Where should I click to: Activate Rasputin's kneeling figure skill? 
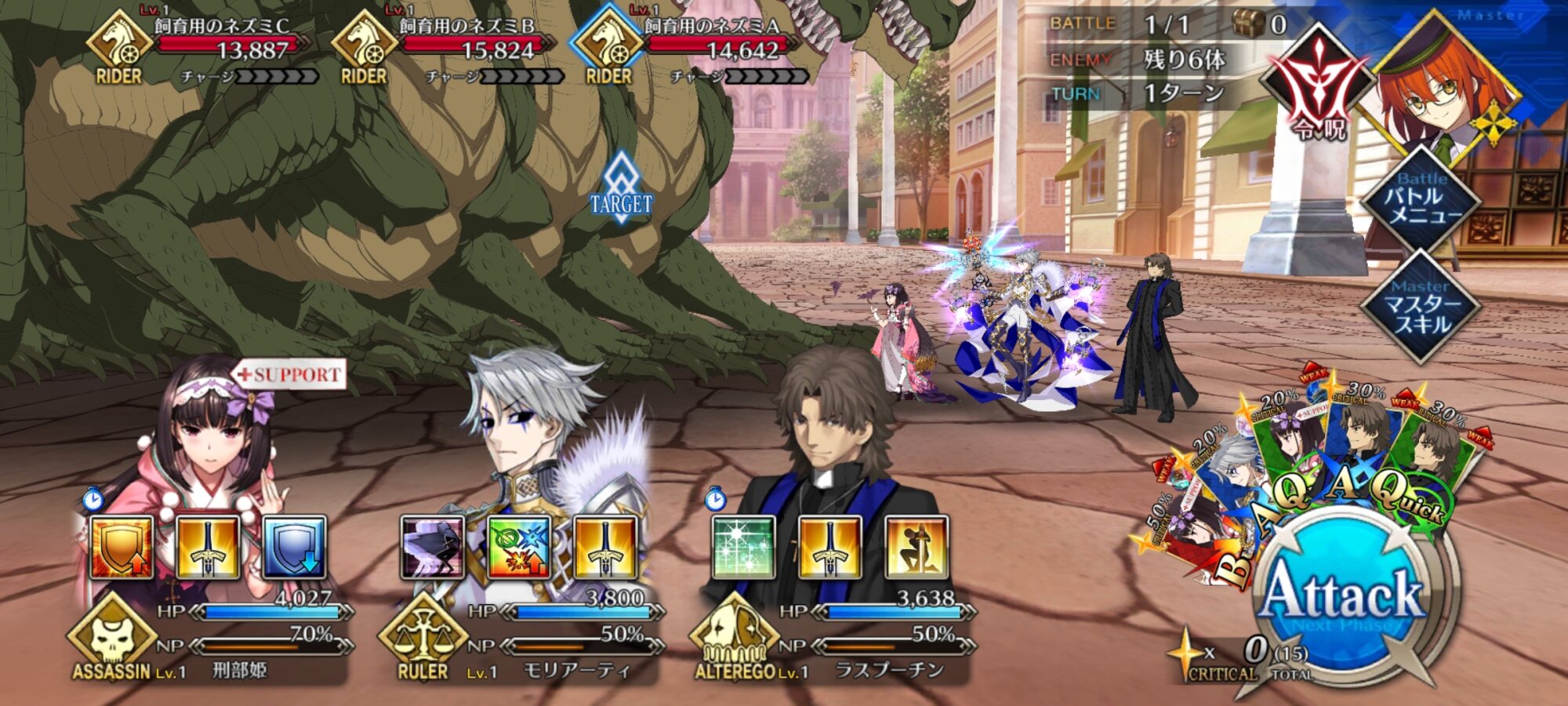(916, 548)
